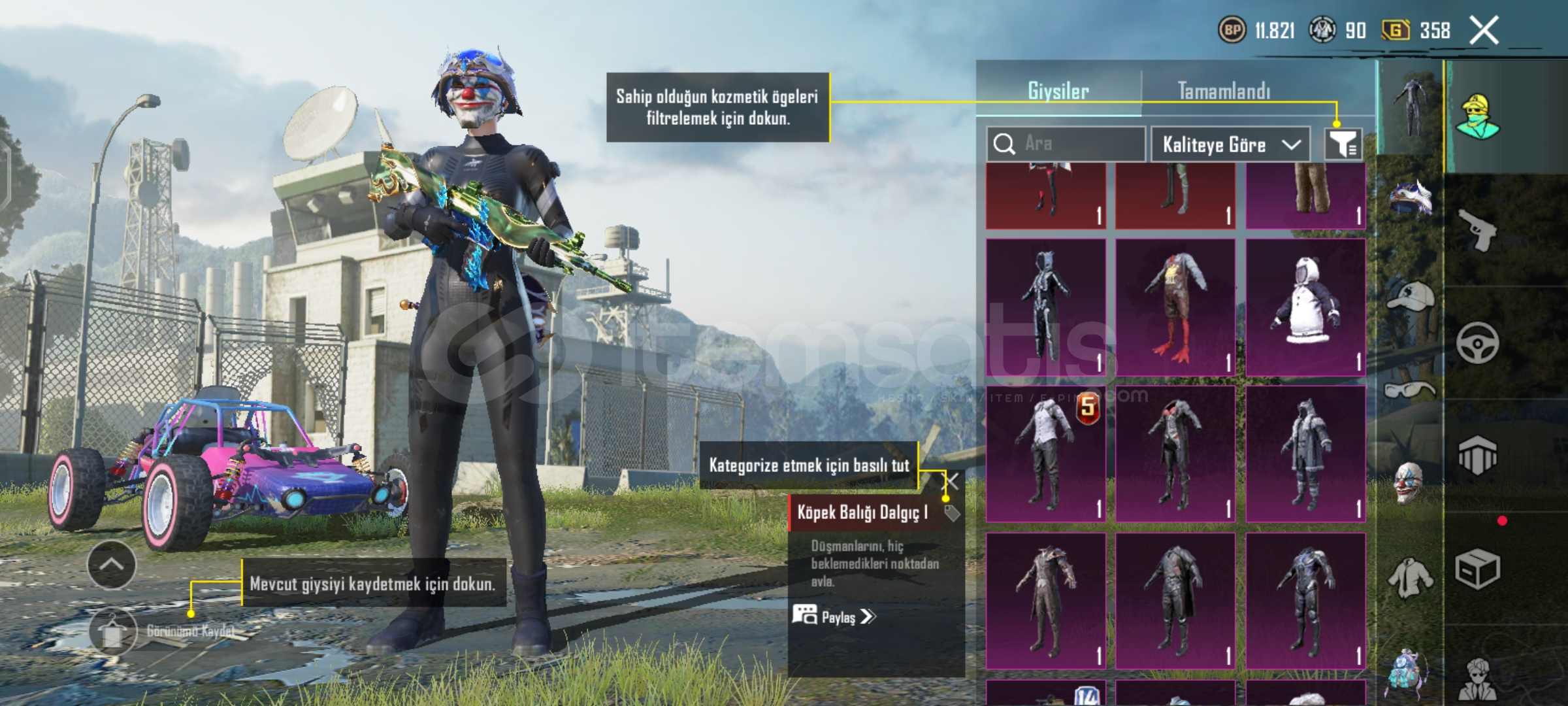Switch to the Tamamlandı tab
Screen dimensions: 1568x706
pos(1224,91)
